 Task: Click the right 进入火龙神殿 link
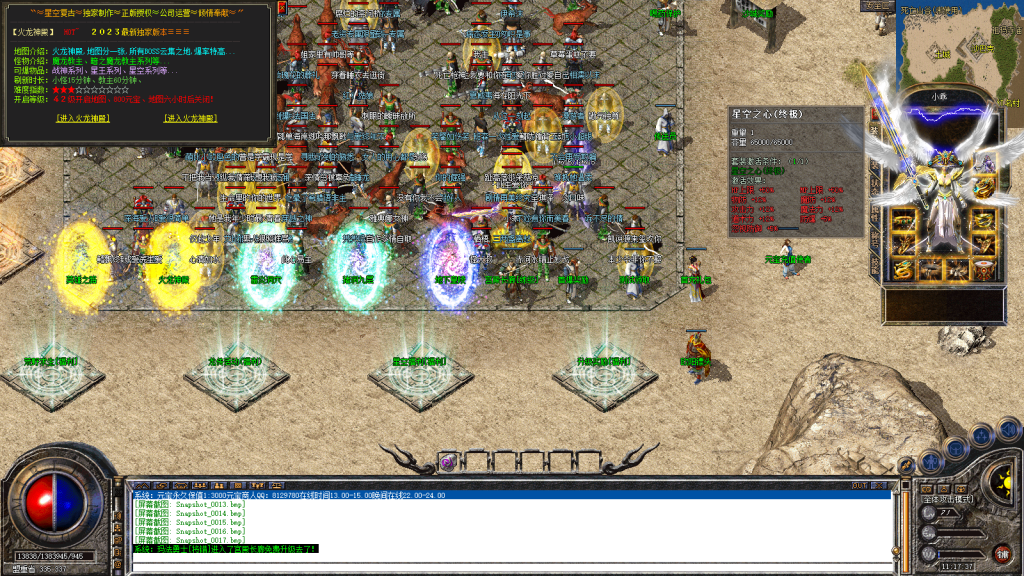[190, 118]
